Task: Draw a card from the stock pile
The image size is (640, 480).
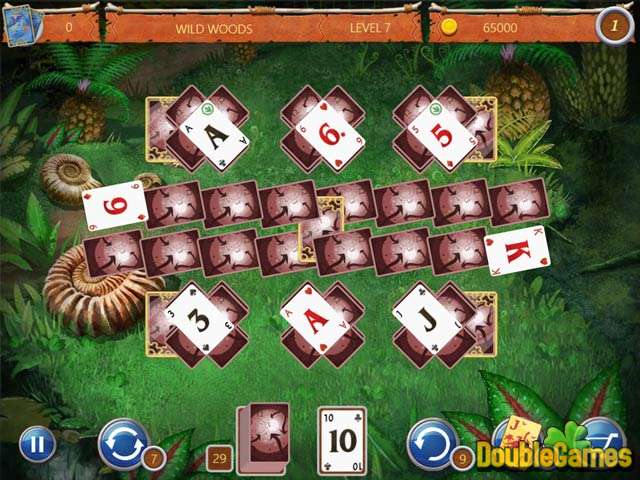Action: 264,437
